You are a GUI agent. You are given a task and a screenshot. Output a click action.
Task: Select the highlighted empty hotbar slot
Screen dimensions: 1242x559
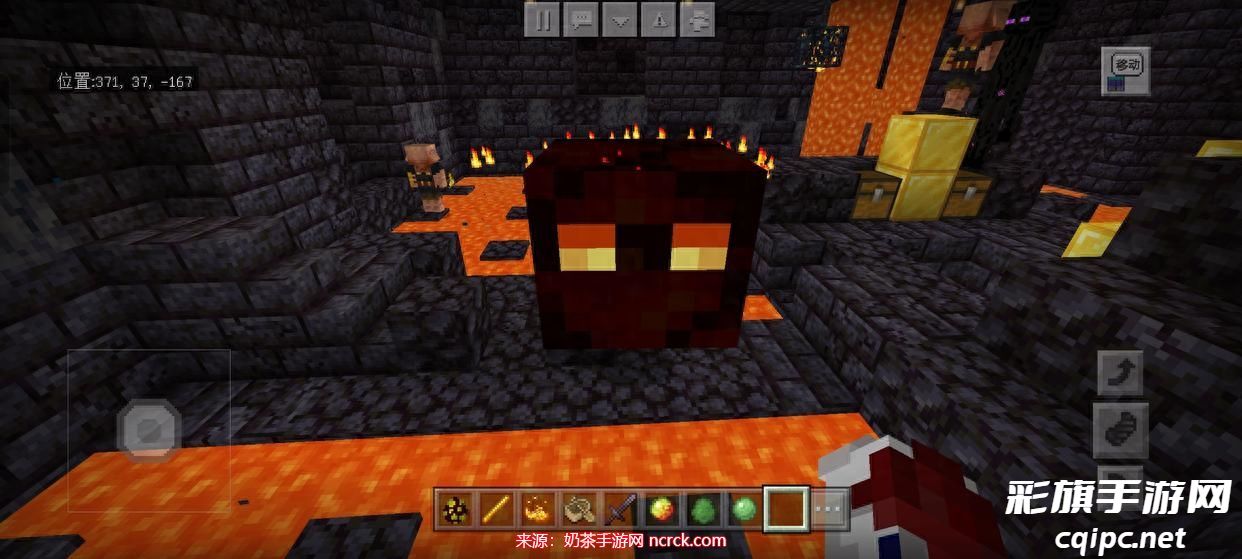785,510
